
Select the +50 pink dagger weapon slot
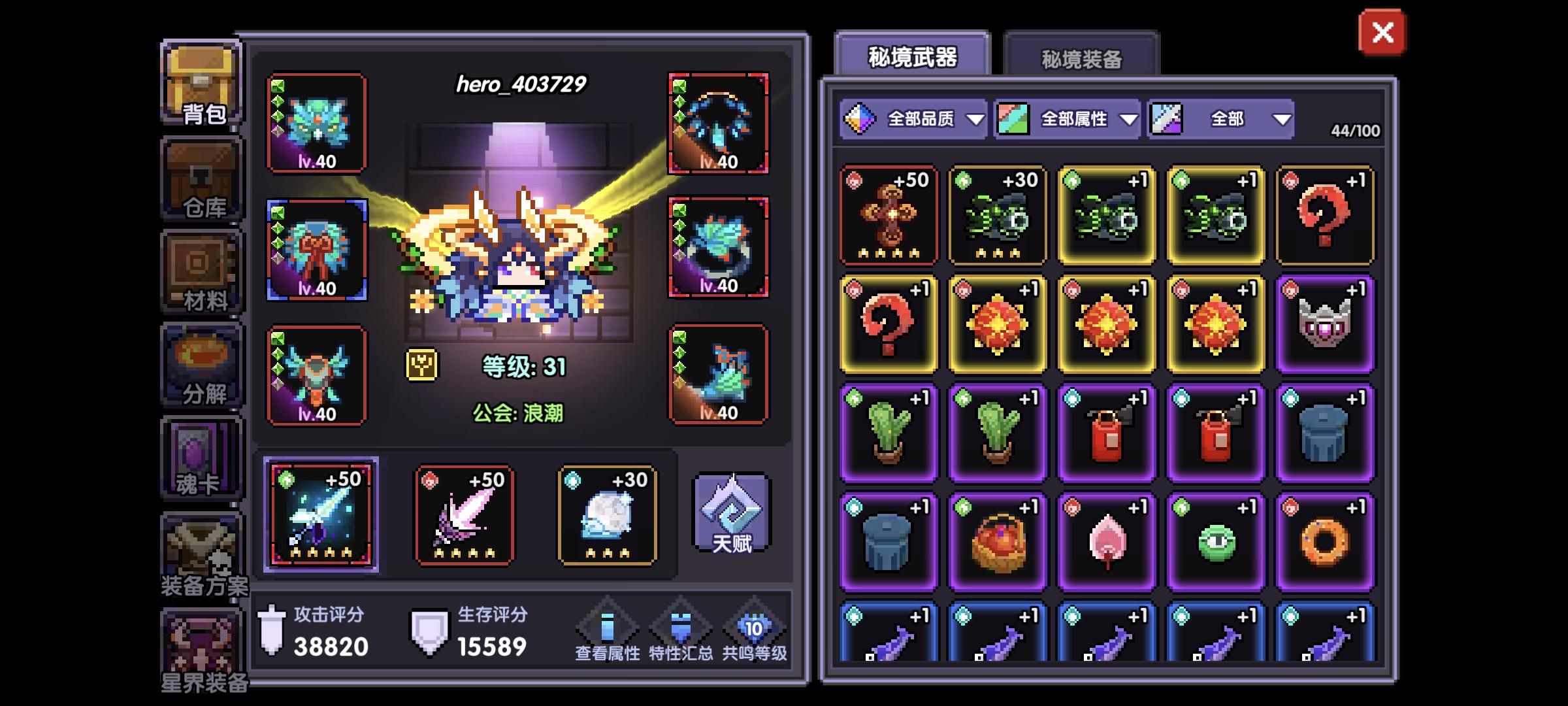(465, 516)
